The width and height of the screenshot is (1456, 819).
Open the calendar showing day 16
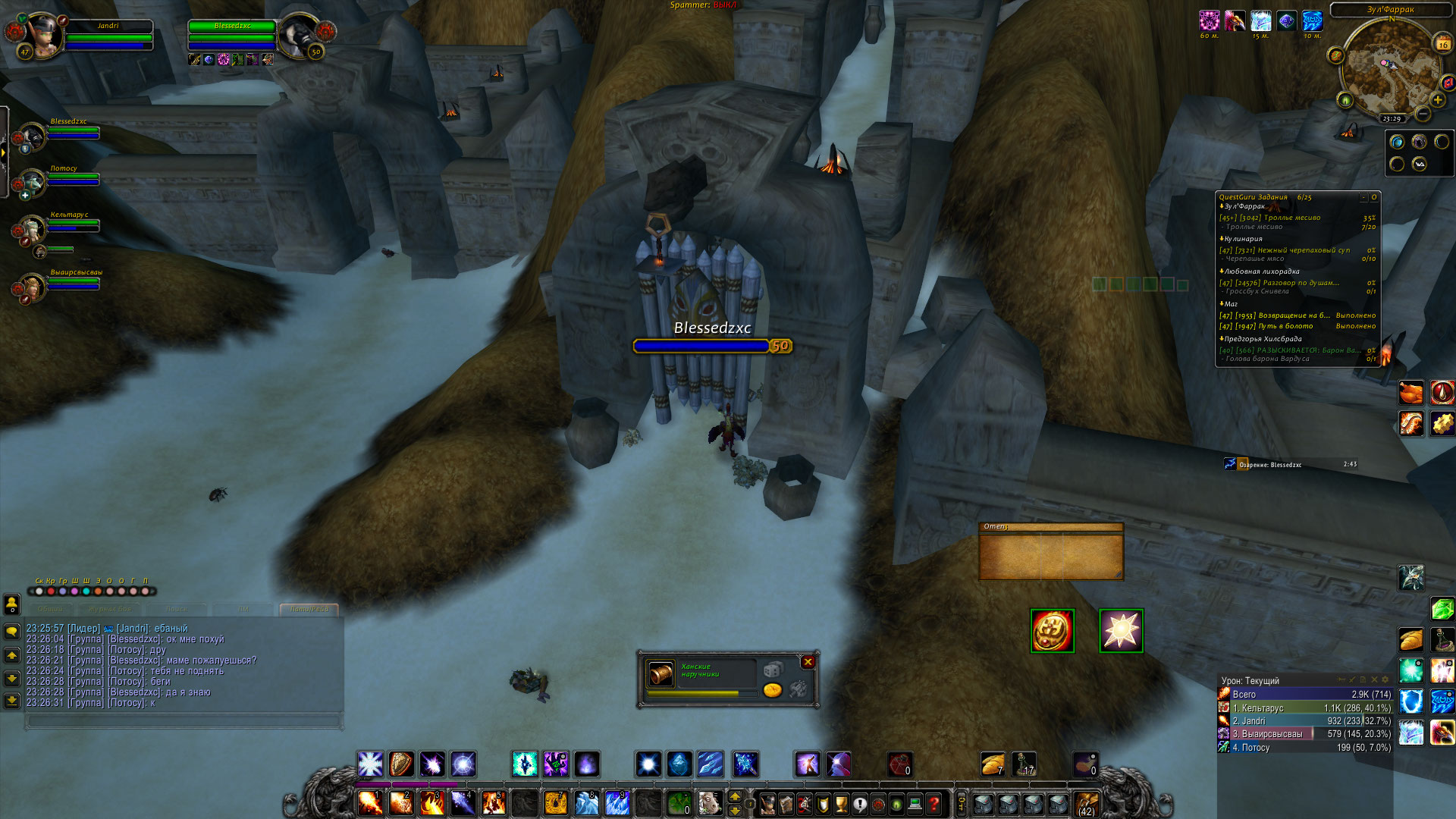(1442, 44)
